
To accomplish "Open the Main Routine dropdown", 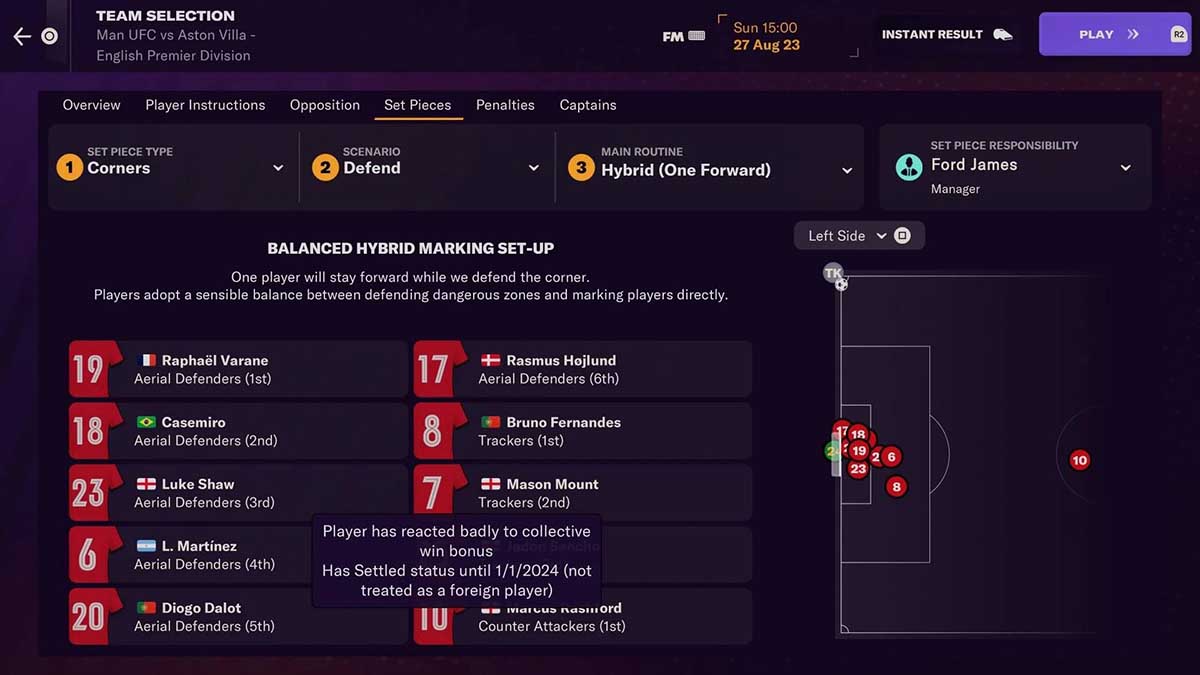I will [708, 168].
